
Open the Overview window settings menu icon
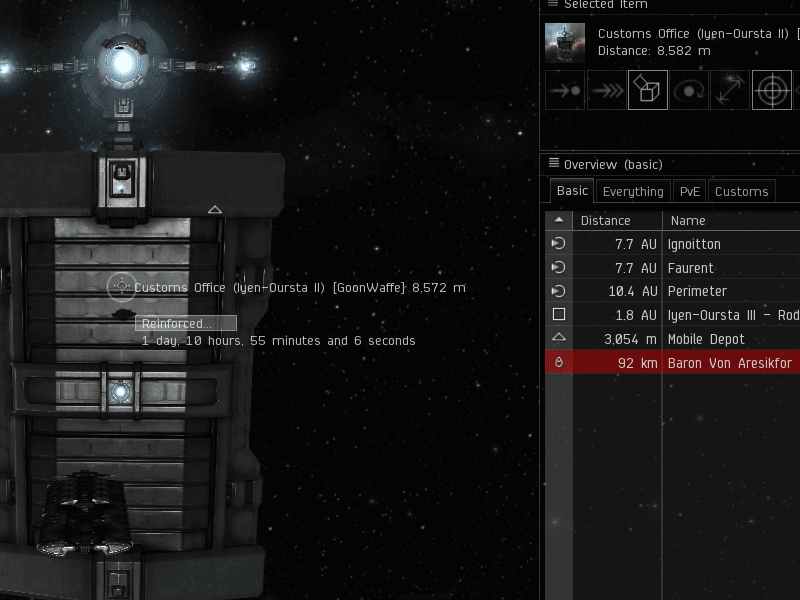pos(553,164)
